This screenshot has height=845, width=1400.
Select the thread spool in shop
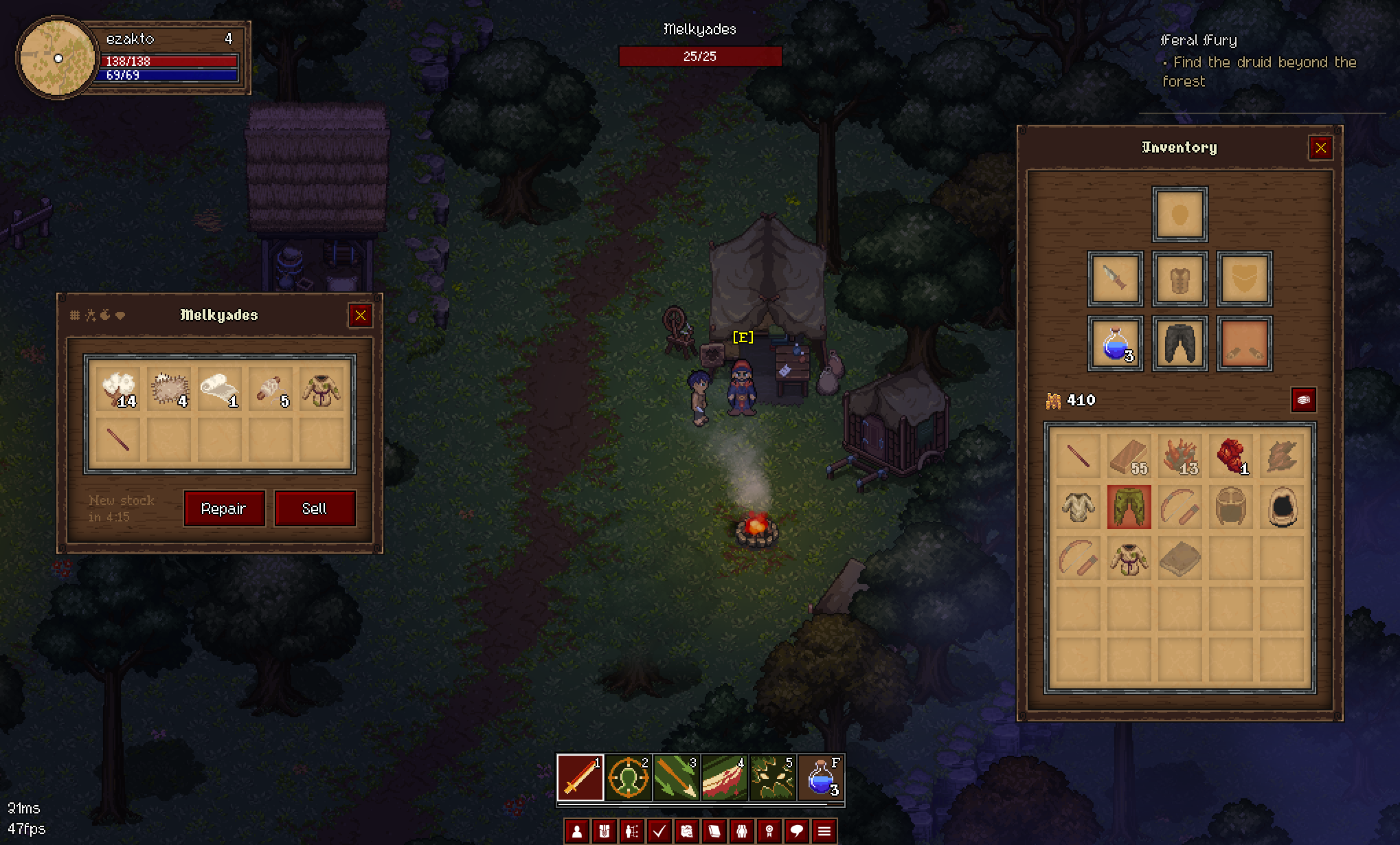point(270,390)
